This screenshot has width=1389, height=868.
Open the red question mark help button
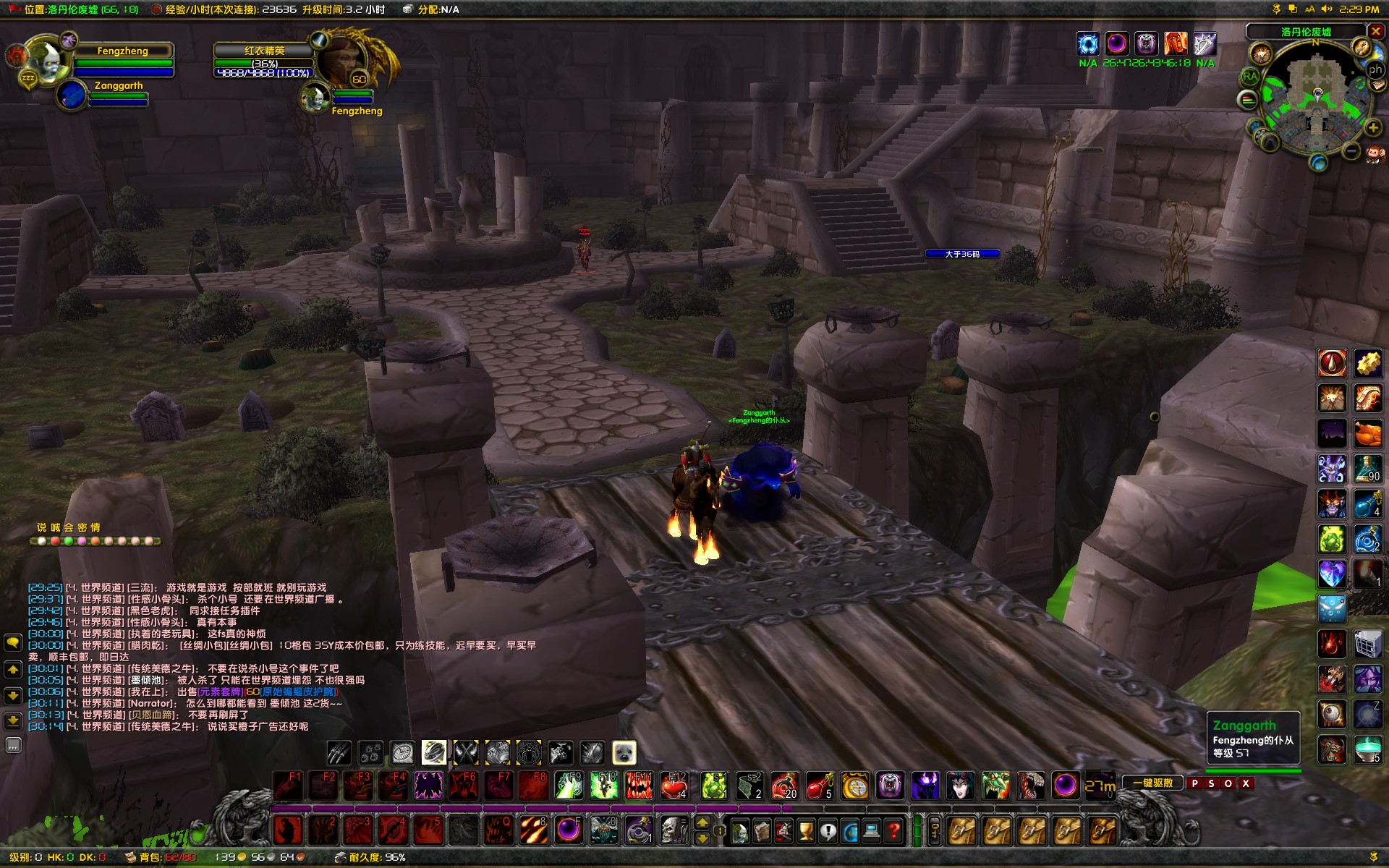[895, 831]
